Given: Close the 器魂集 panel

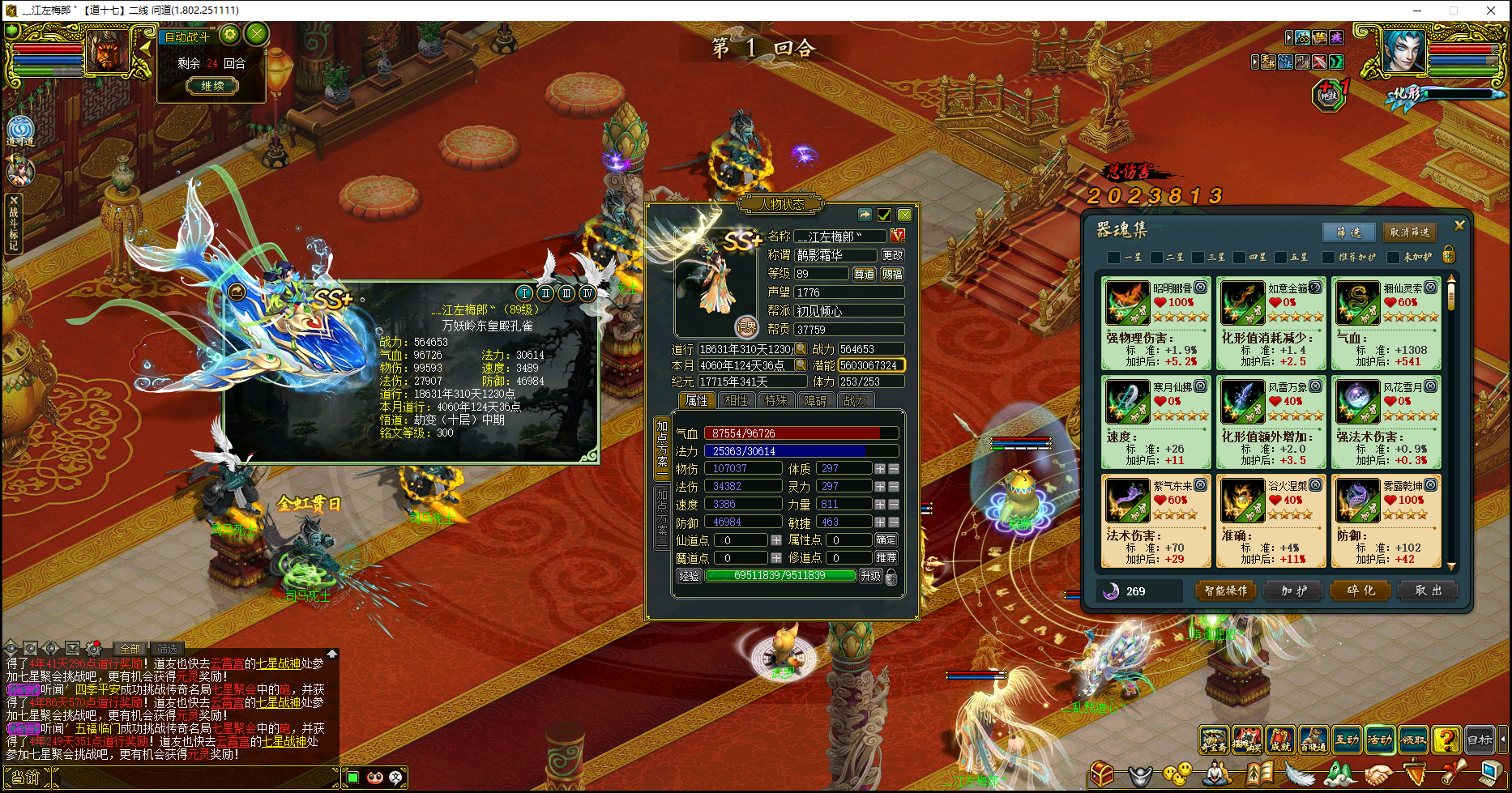Looking at the screenshot, I should (1459, 226).
